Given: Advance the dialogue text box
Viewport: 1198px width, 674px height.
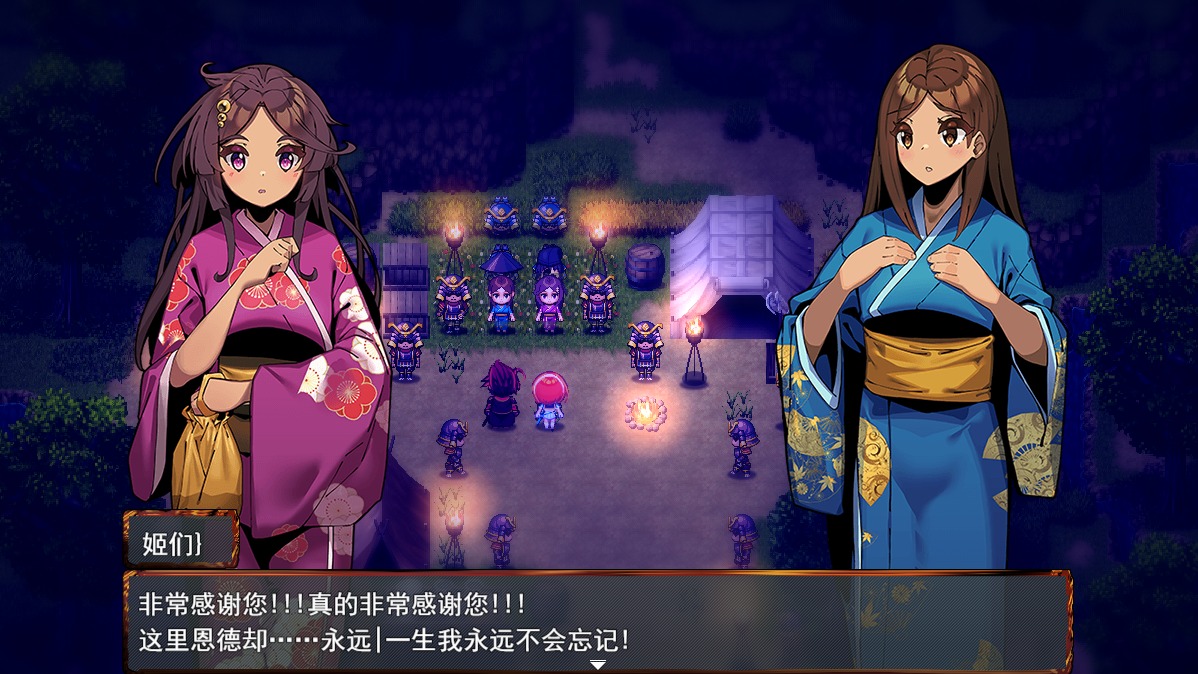Looking at the screenshot, I should coord(597,620).
